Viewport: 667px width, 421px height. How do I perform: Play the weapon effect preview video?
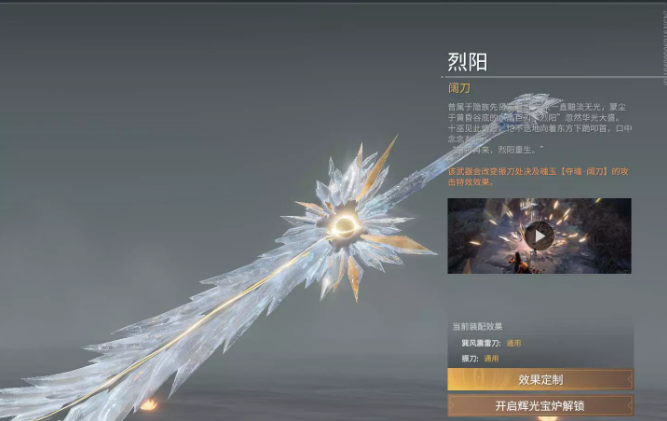(539, 235)
